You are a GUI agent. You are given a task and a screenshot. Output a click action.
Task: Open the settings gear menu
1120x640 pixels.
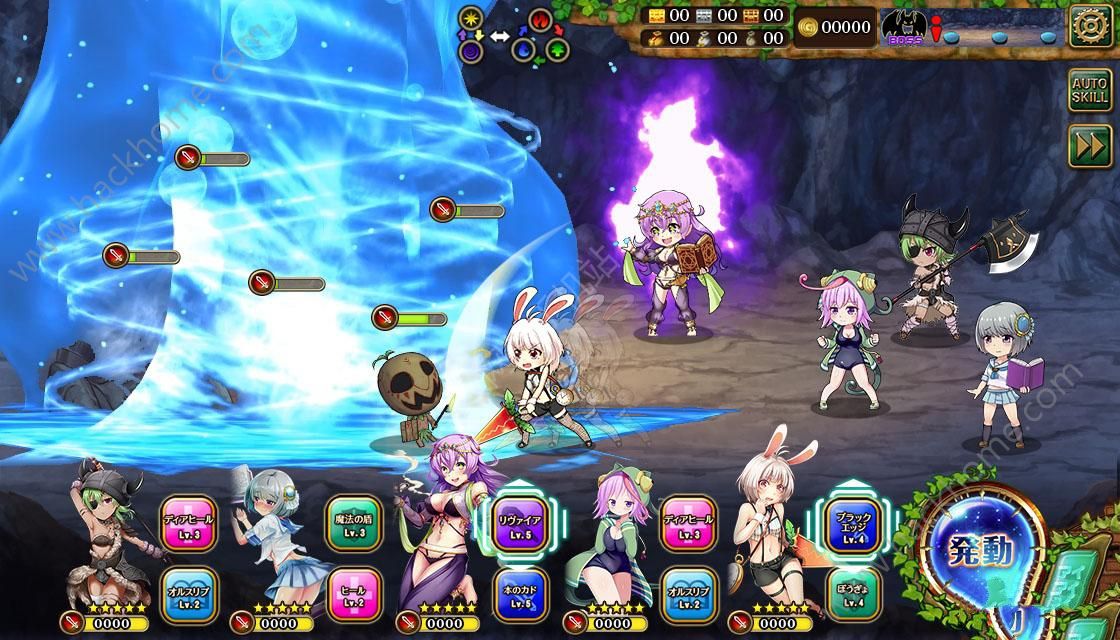[x=1090, y=26]
